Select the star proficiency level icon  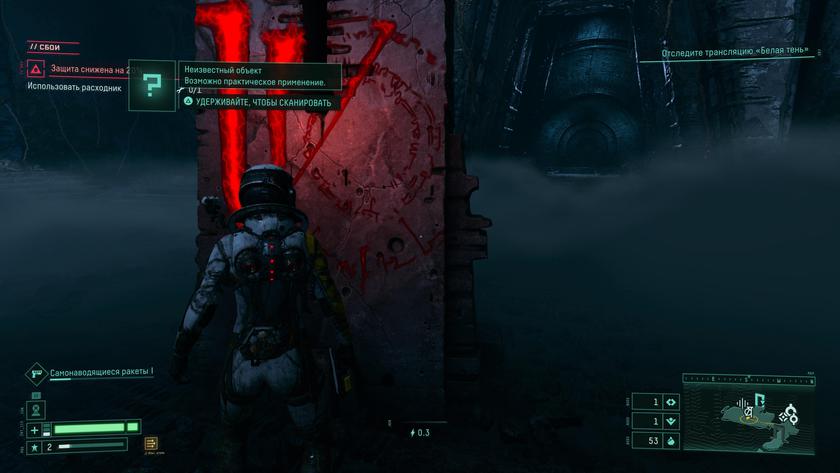(x=35, y=446)
